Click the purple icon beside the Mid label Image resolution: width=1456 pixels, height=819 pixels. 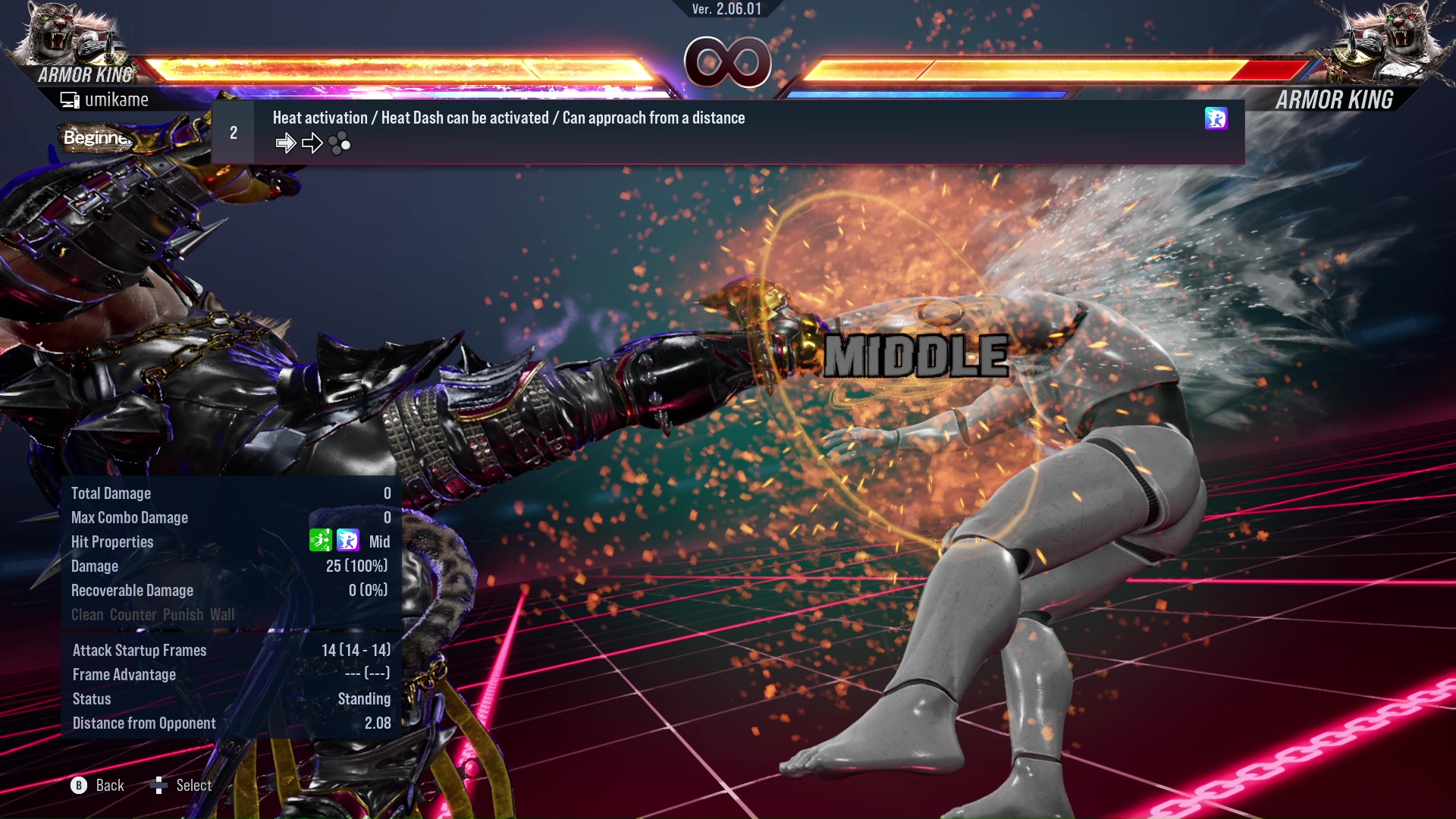[x=348, y=541]
